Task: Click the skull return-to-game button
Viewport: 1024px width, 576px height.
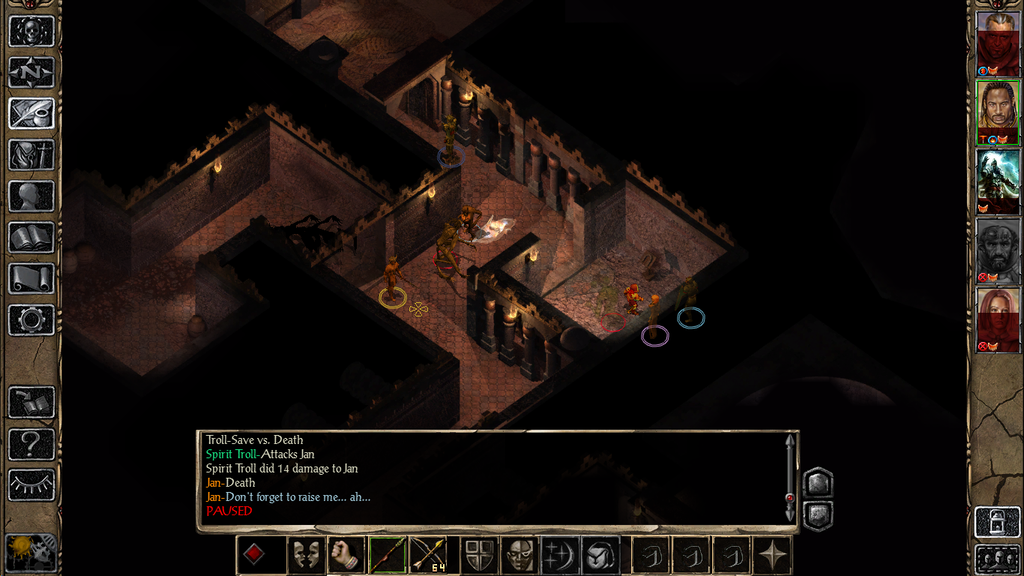Action: point(31,30)
